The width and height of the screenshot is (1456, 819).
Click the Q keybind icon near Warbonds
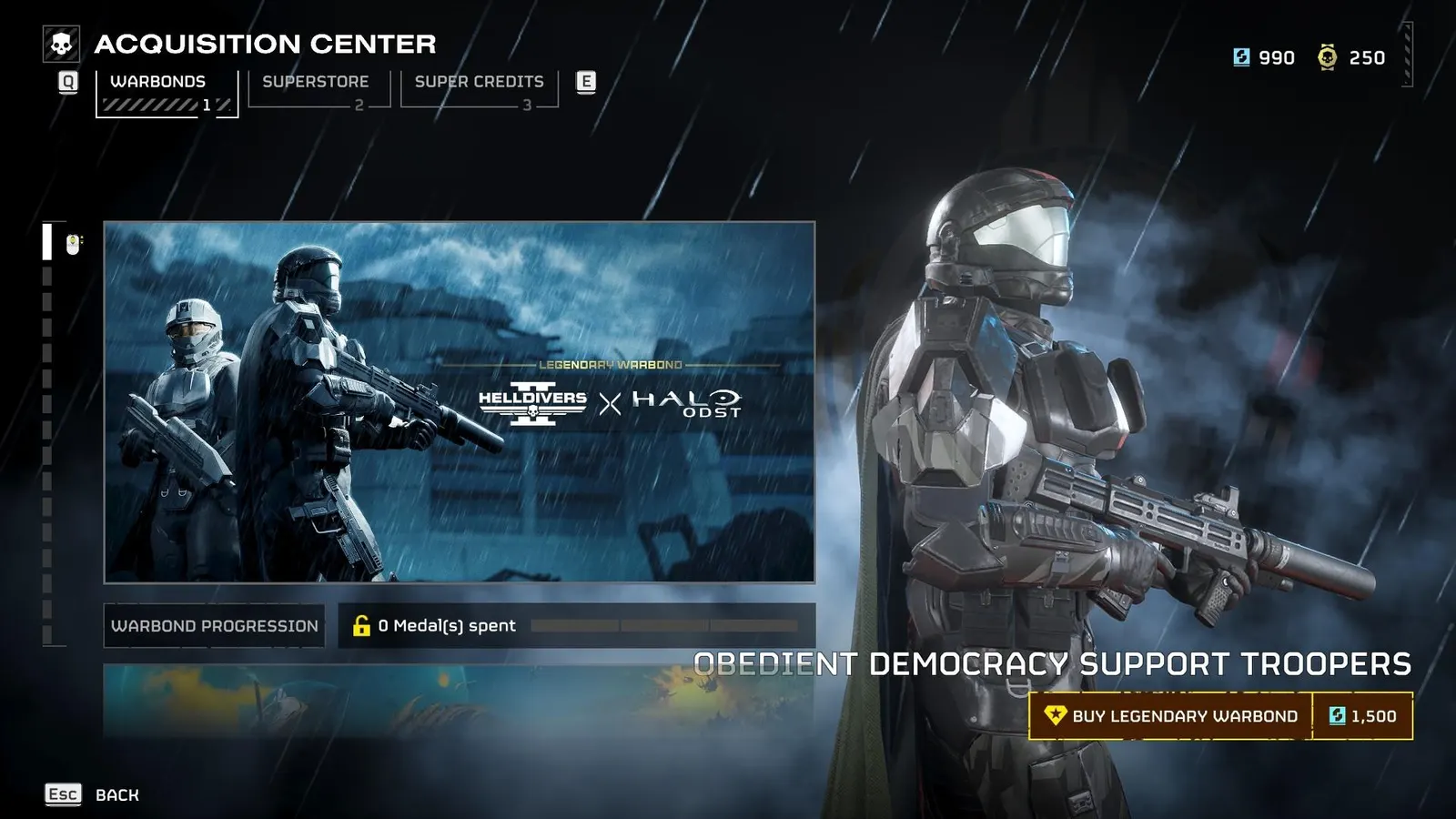point(66,82)
